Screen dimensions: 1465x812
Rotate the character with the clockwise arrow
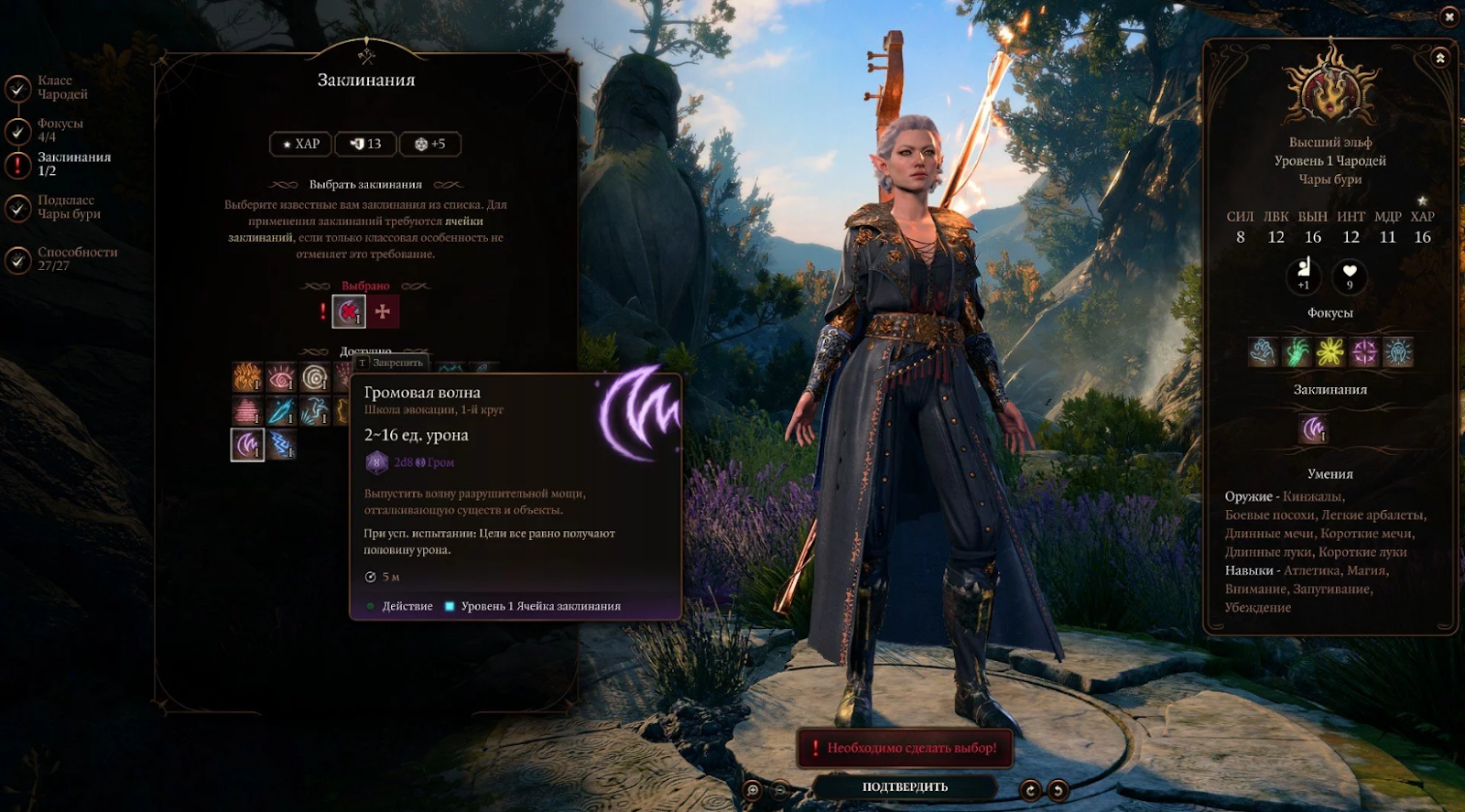(1030, 789)
